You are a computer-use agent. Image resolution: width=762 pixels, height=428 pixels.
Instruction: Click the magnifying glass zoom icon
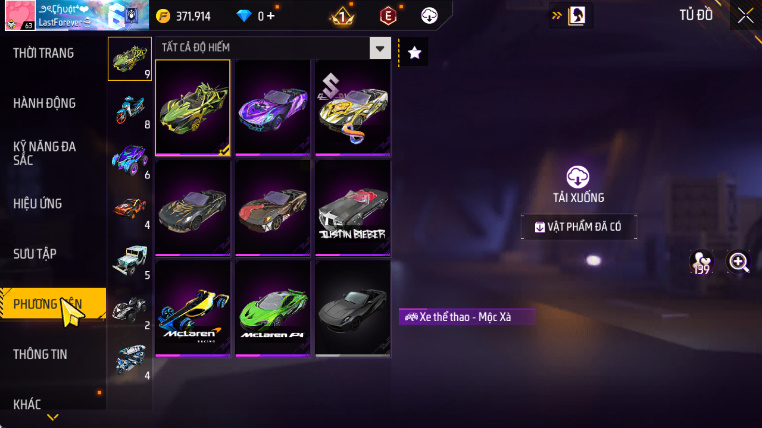point(739,262)
